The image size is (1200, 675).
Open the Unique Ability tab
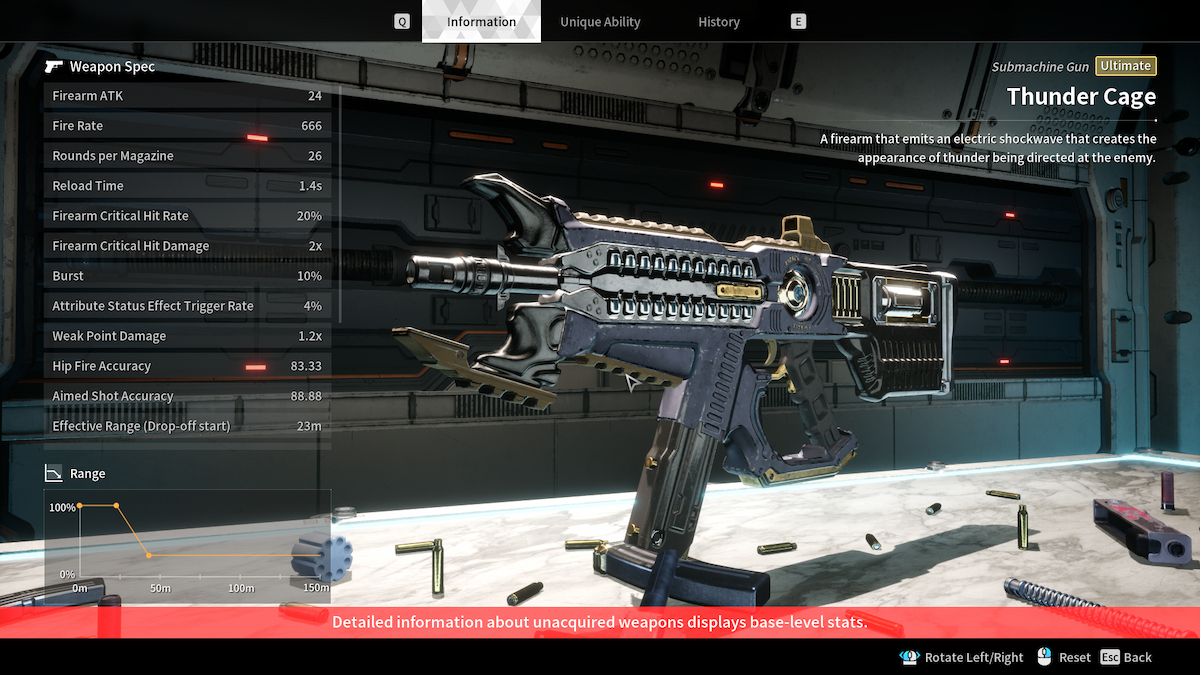[600, 21]
